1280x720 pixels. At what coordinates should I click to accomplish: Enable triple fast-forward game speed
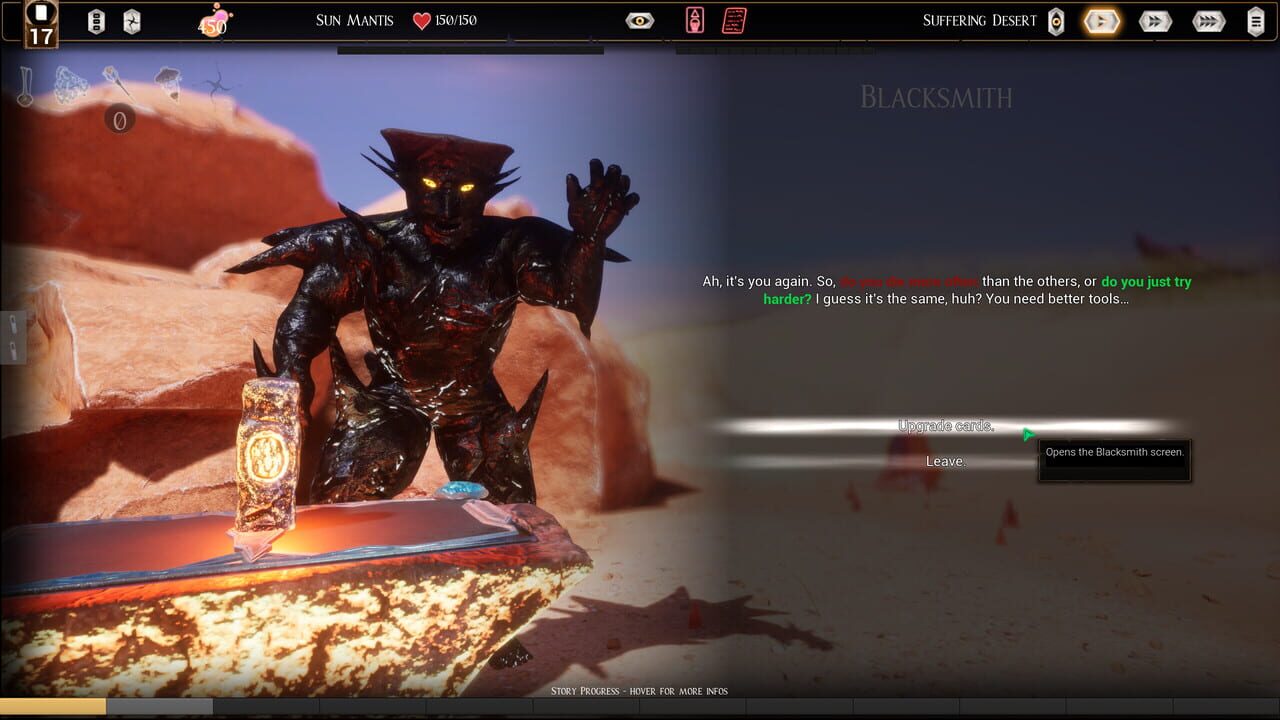(1210, 20)
